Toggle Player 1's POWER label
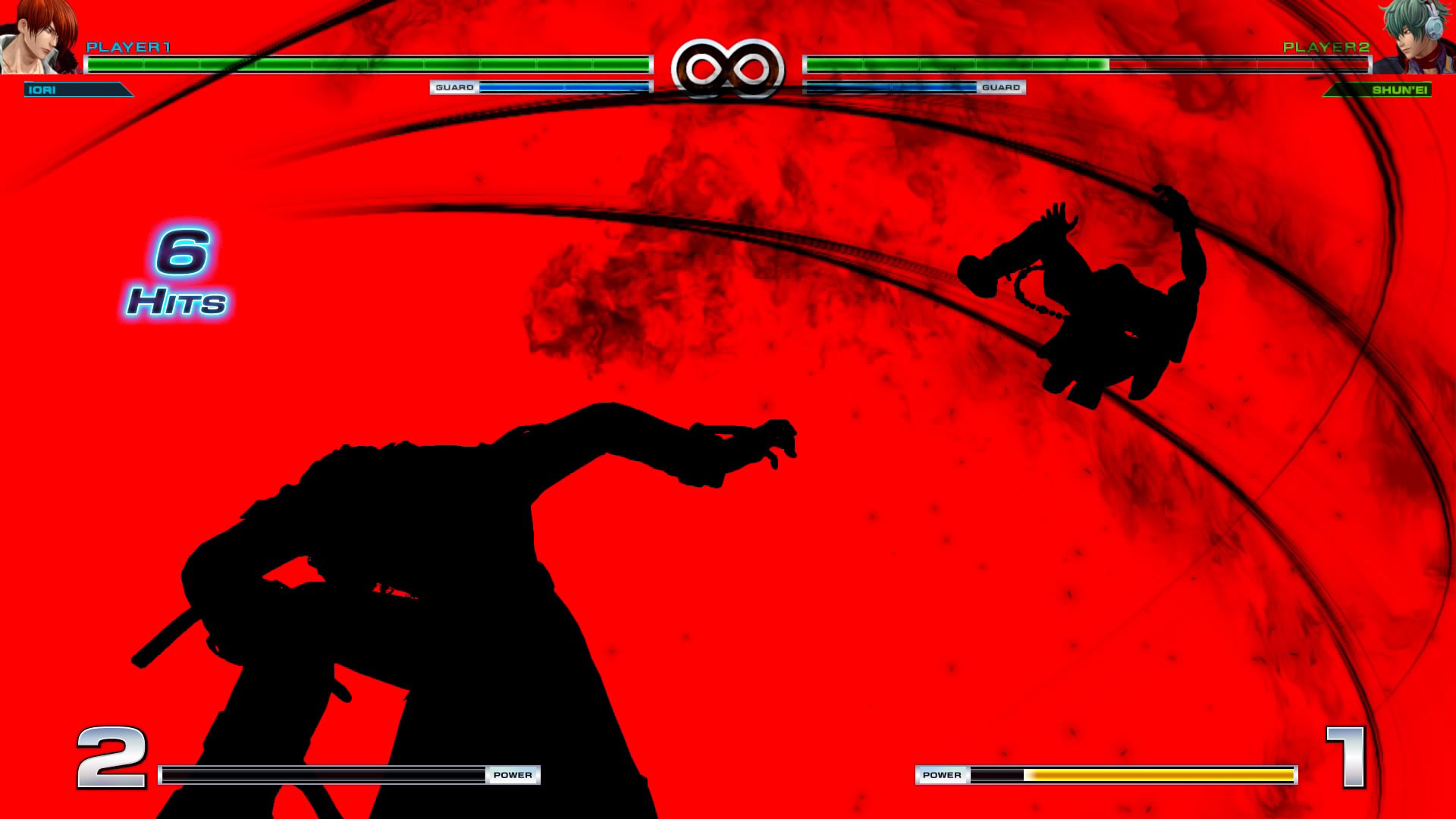The image size is (1456, 819). [516, 775]
